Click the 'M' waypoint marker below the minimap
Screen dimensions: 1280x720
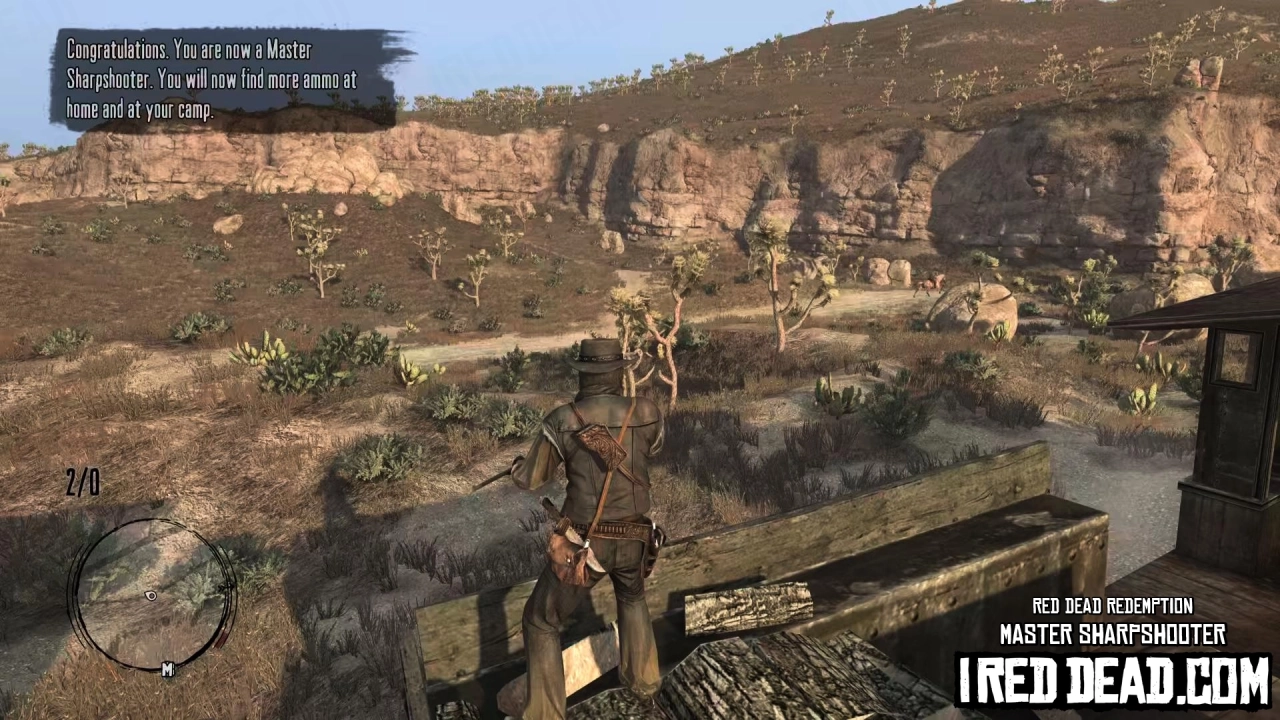point(168,668)
